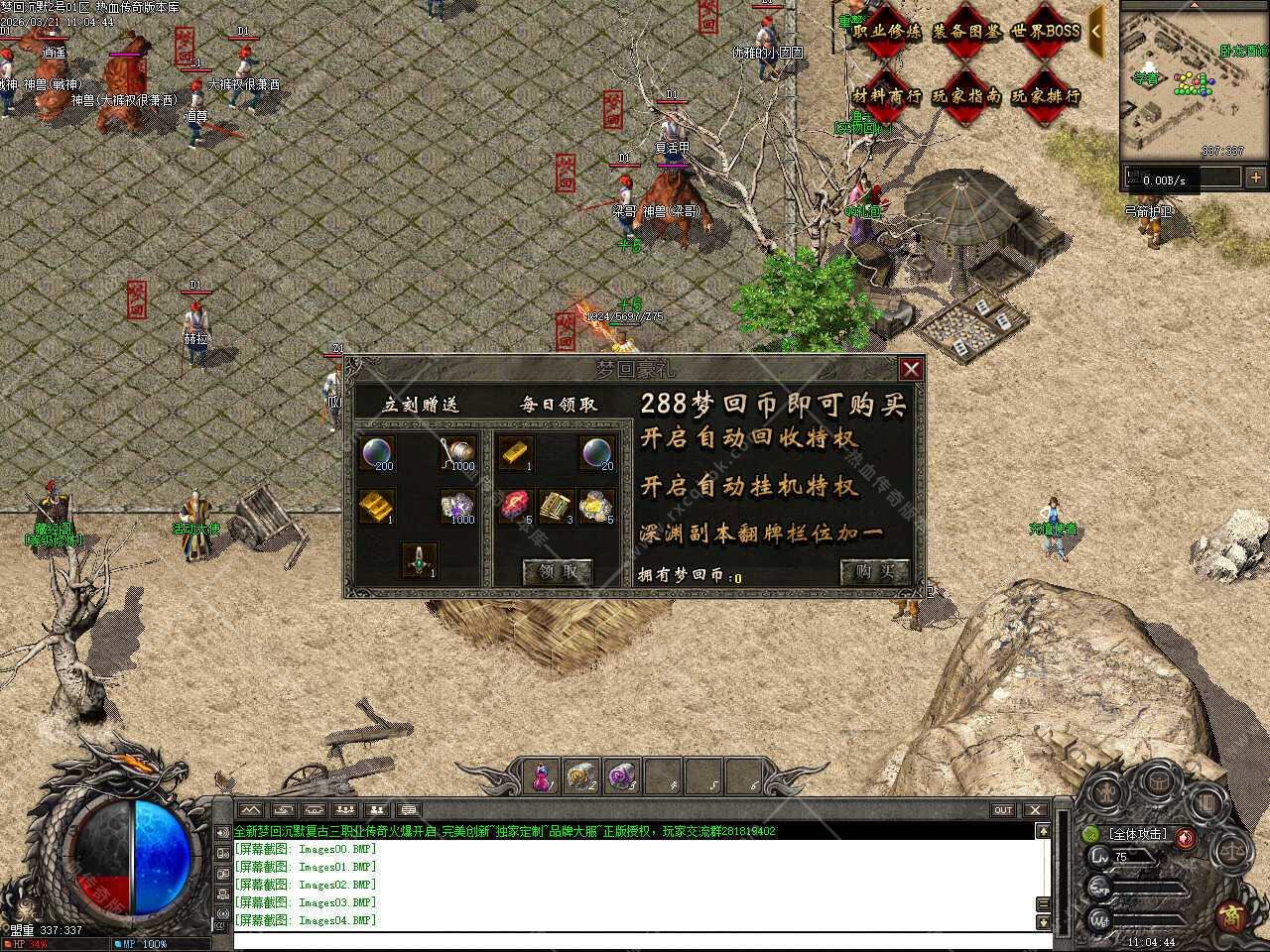Click the OUT button on the chat bar
The width and height of the screenshot is (1270, 952).
(x=1003, y=810)
